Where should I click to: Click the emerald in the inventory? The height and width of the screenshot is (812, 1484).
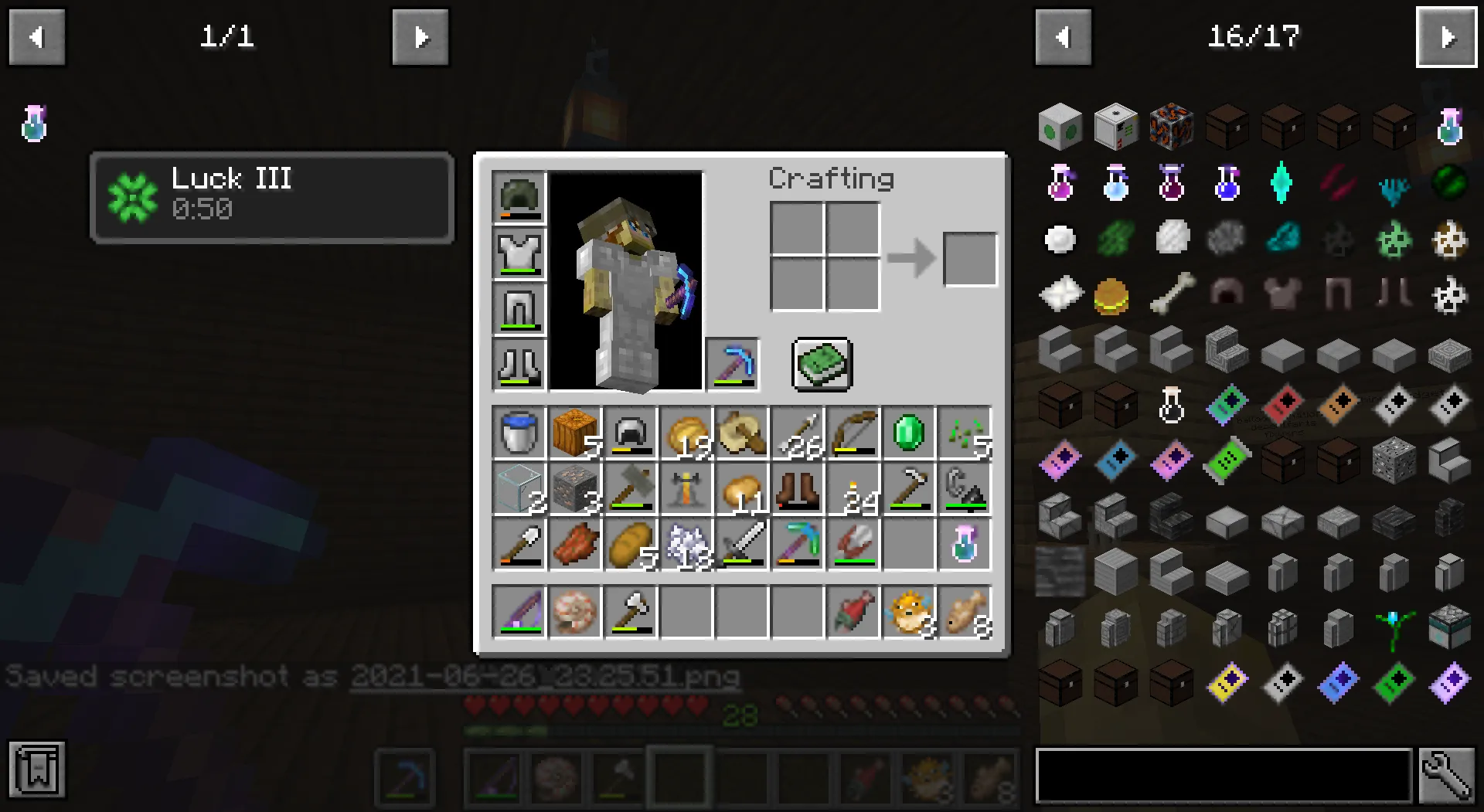click(x=908, y=433)
